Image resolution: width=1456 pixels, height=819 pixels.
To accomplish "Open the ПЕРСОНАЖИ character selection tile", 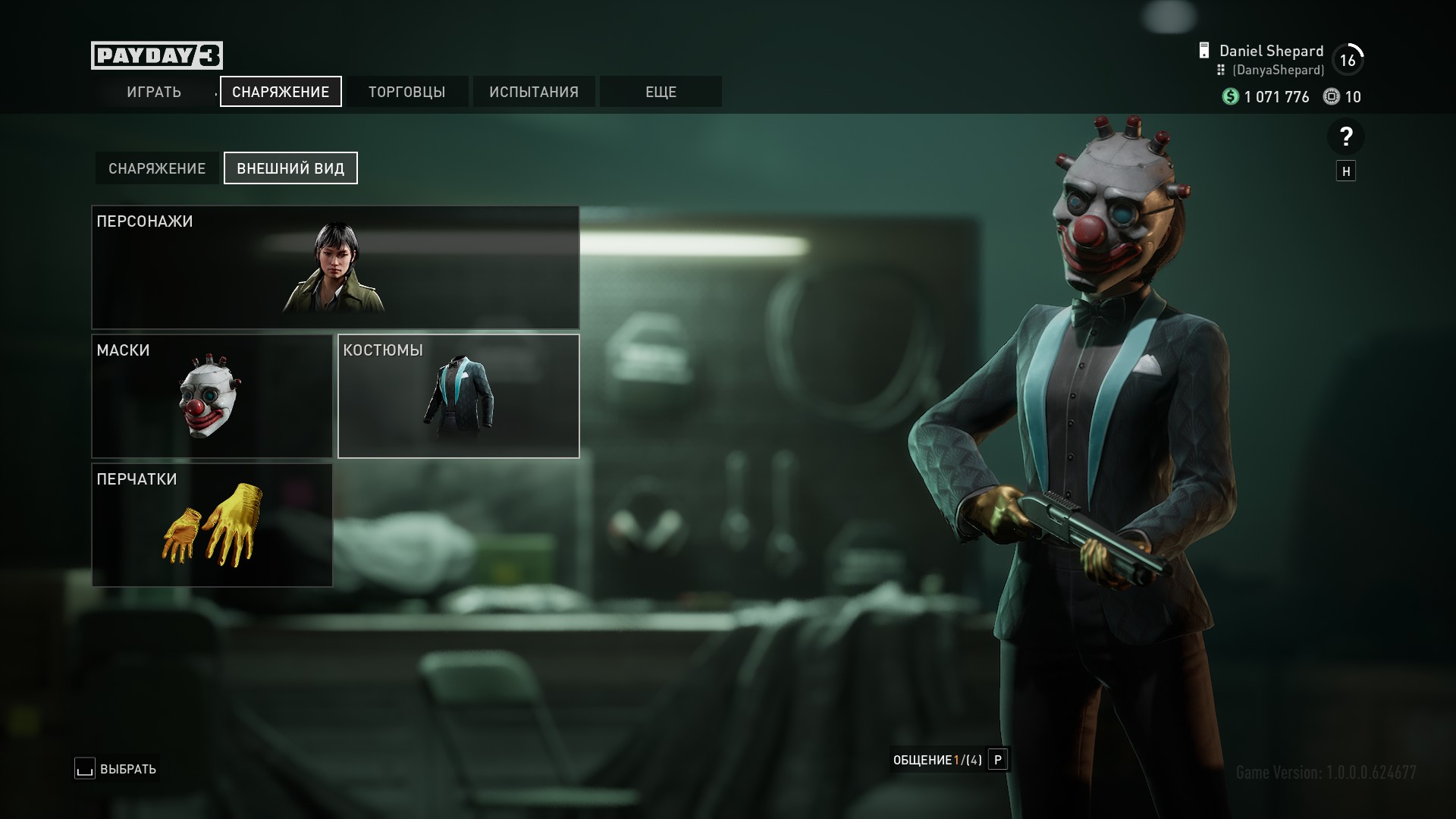I will click(x=335, y=267).
